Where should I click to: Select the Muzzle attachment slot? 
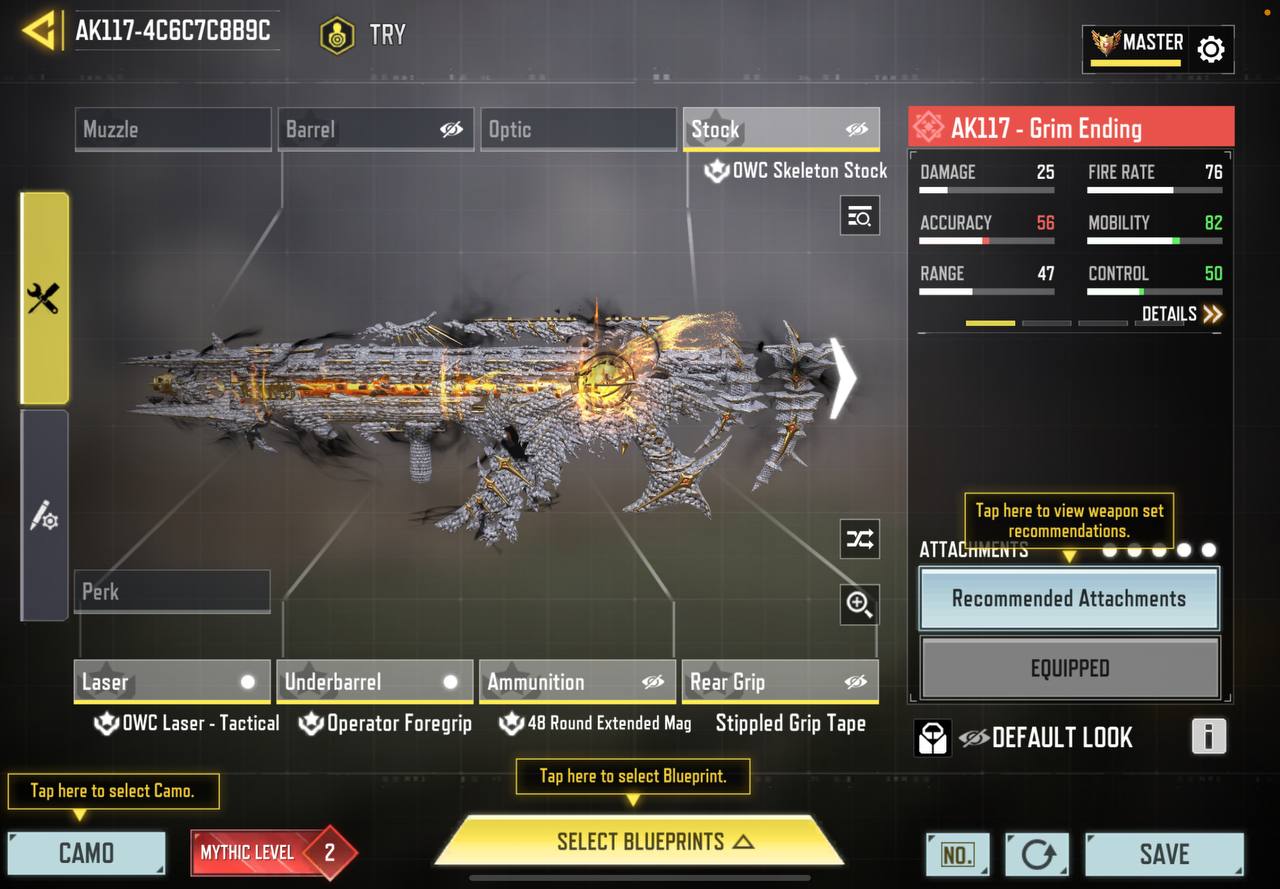(x=172, y=129)
